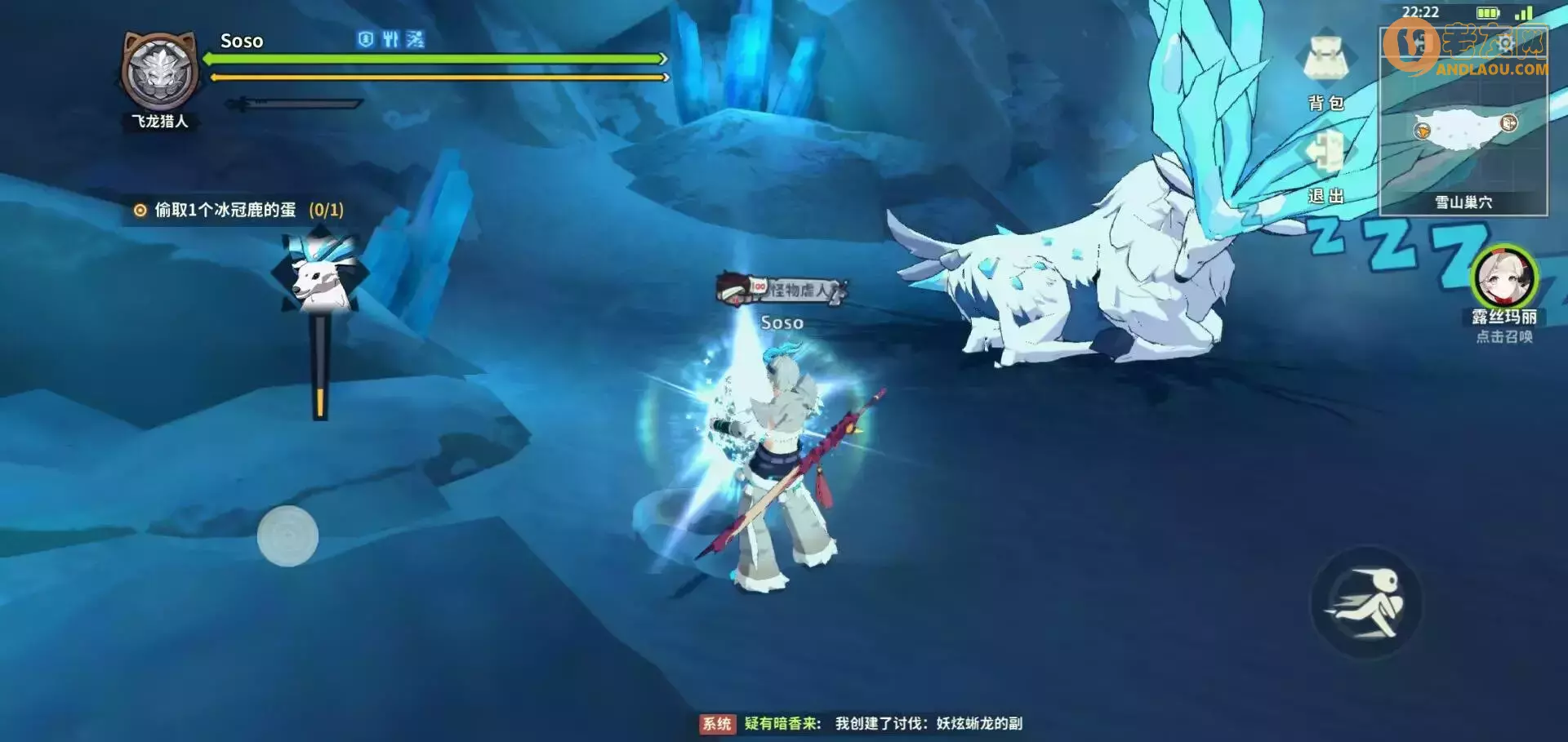The width and height of the screenshot is (1568, 742).
Task: Select the ice deer egg quest tracker
Action: [x=238, y=211]
